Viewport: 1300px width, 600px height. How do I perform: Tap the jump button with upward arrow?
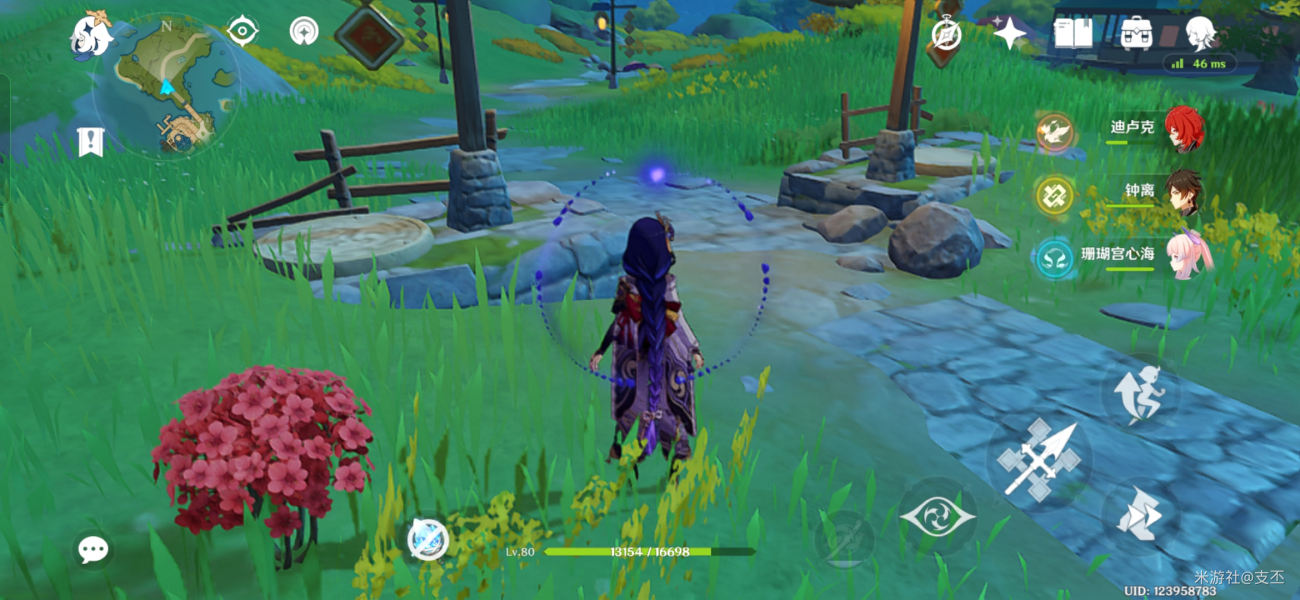coord(1142,391)
